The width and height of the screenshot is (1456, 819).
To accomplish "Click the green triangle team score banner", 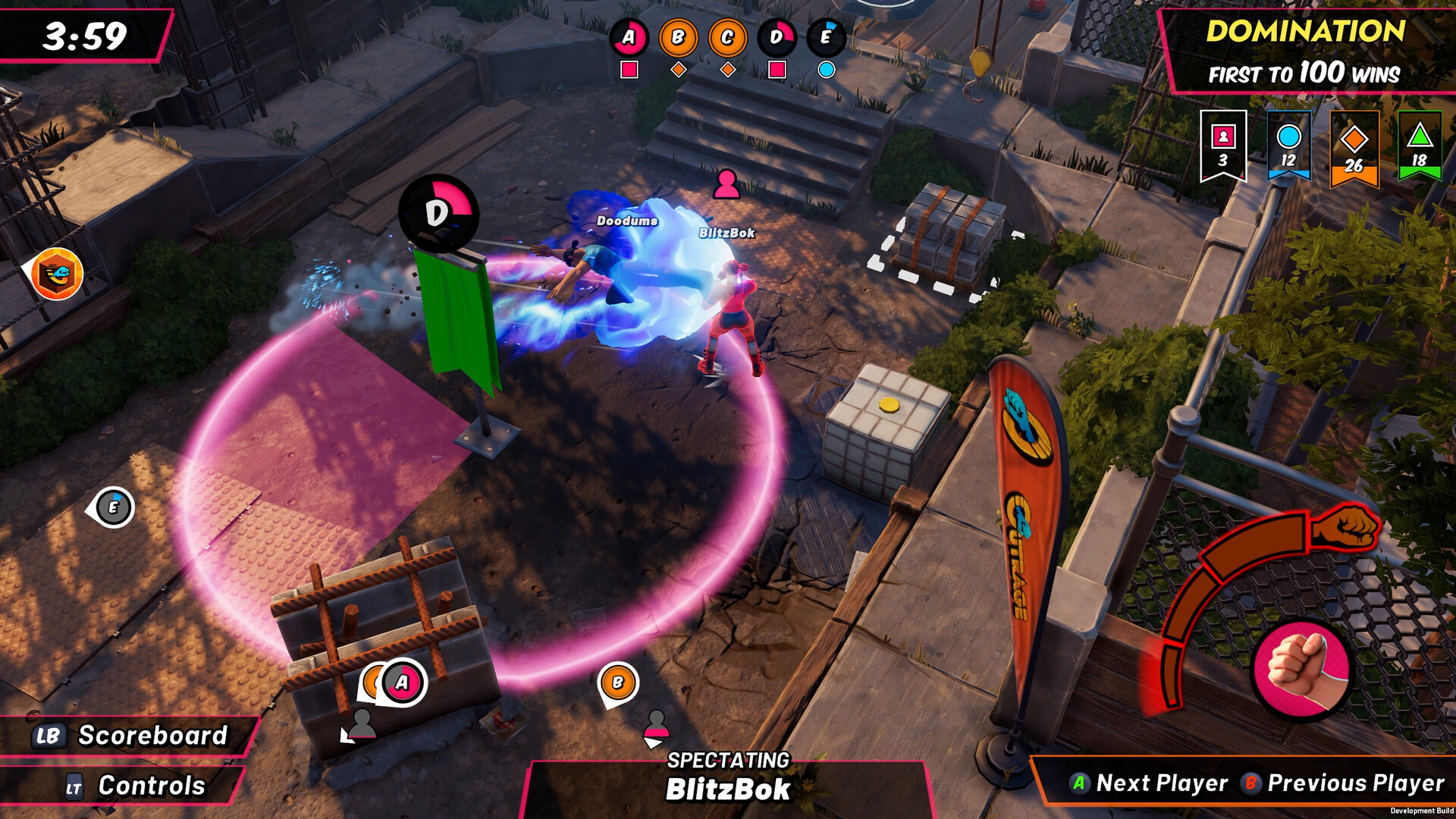I will pyautogui.click(x=1419, y=146).
